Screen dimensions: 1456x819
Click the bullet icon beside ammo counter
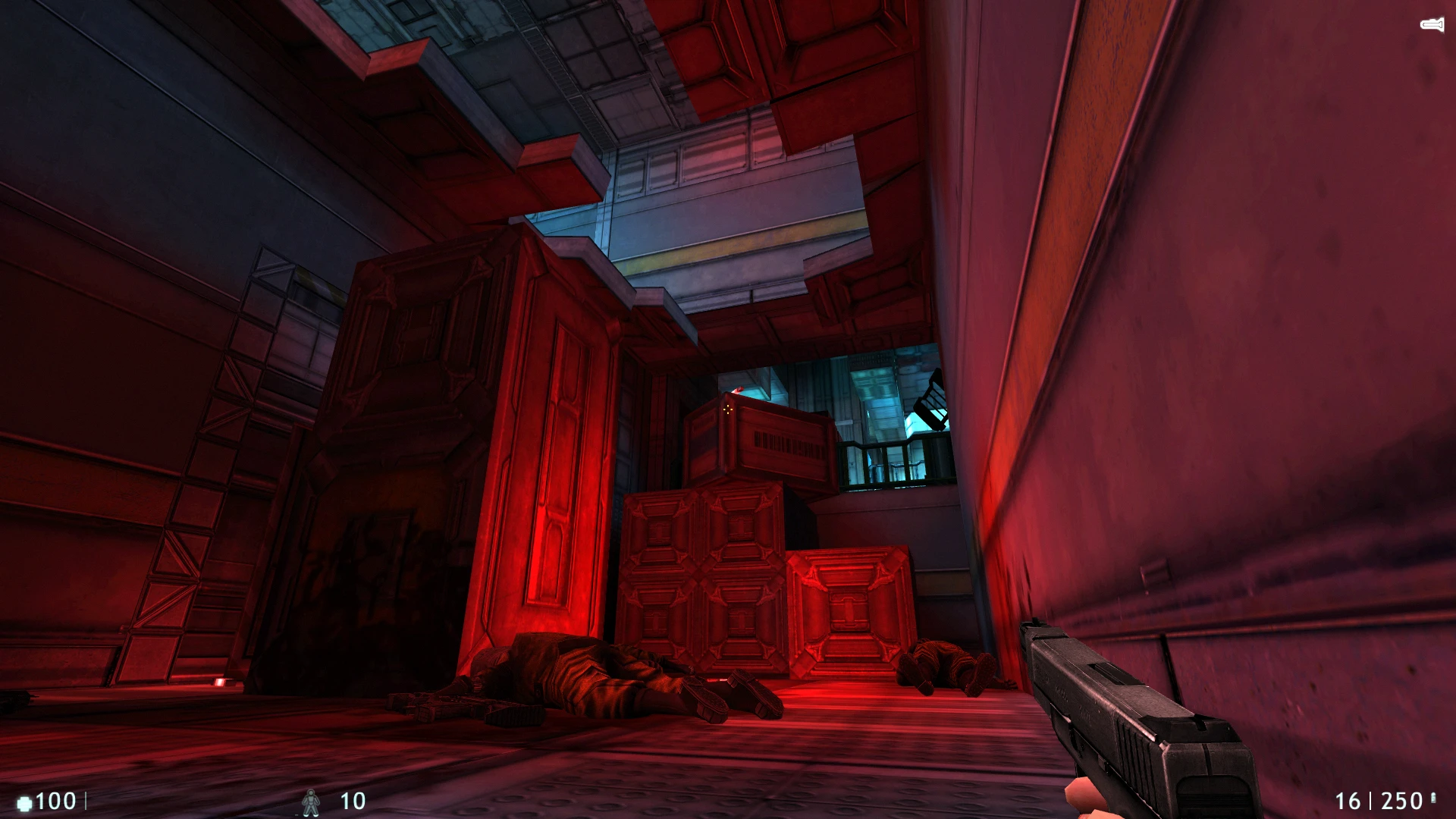[x=1433, y=799]
